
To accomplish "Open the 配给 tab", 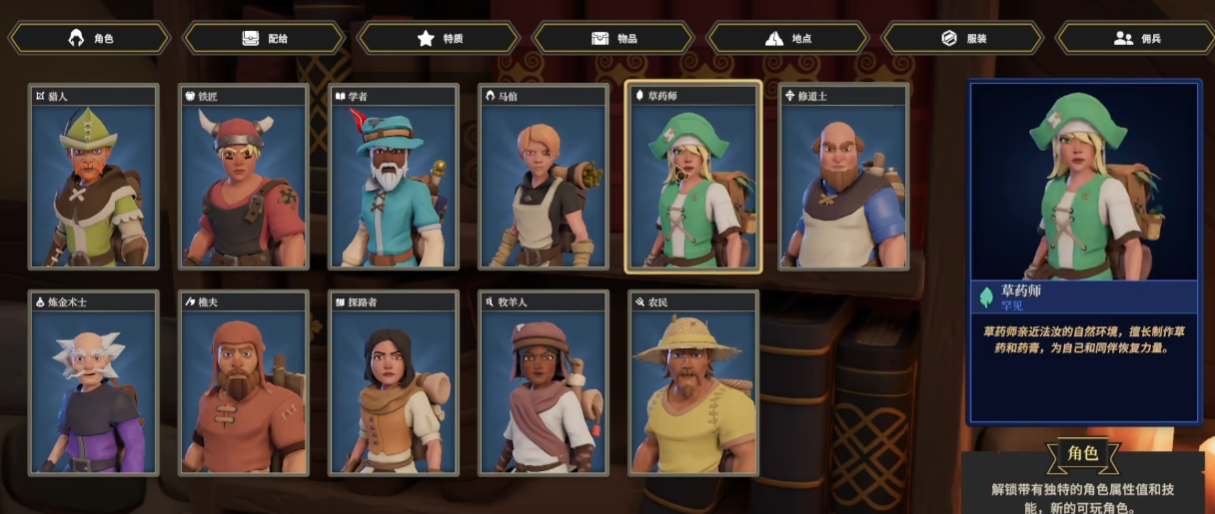I will (x=265, y=38).
